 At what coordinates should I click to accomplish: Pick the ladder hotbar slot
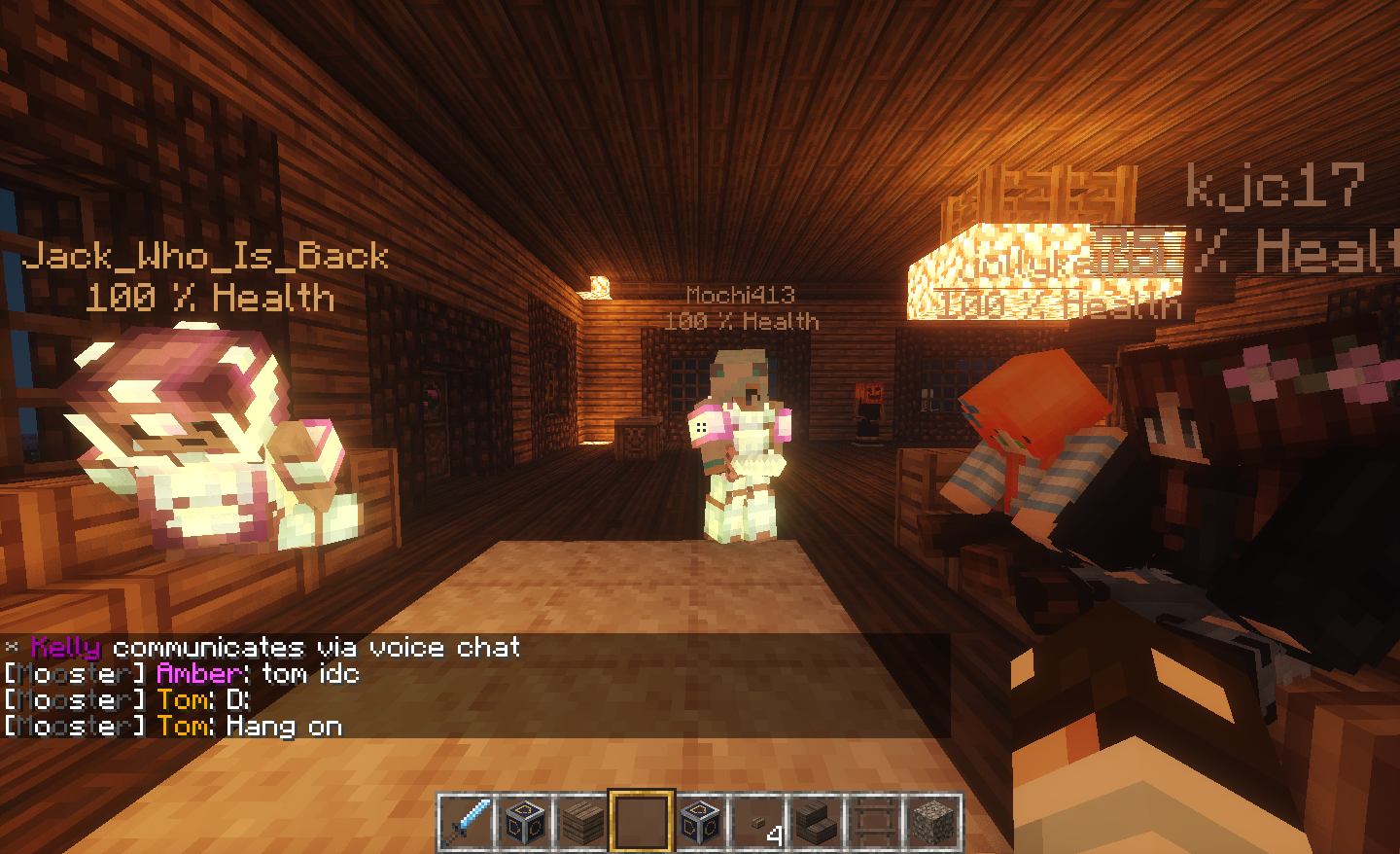point(875,822)
